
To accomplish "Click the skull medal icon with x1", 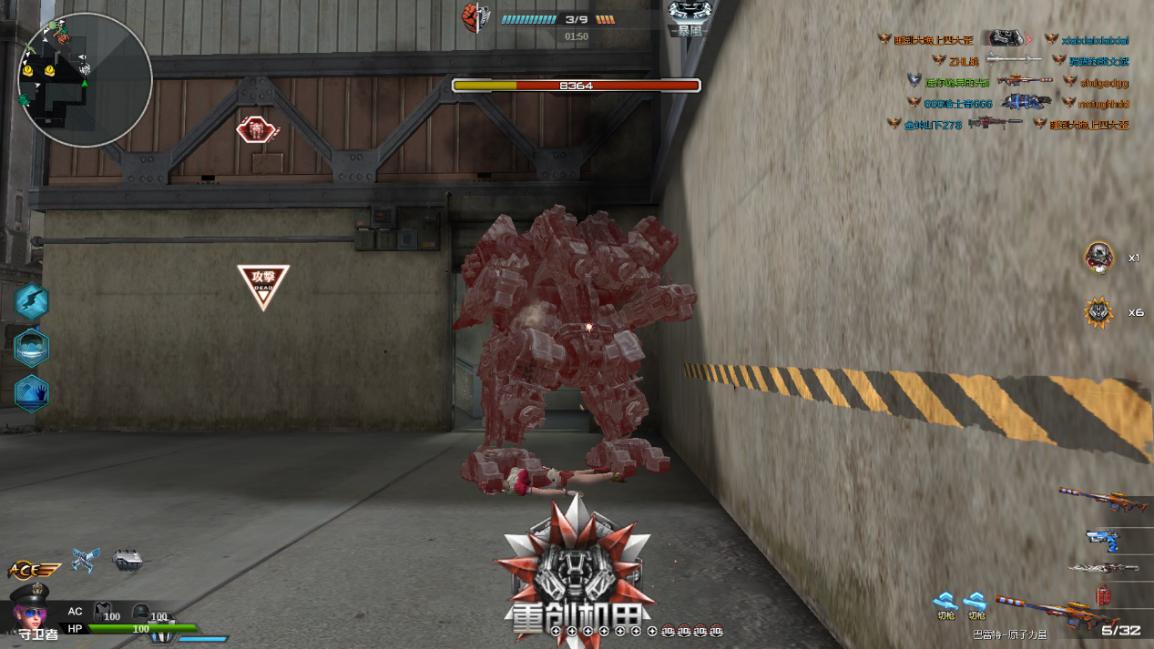I will click(x=1099, y=257).
